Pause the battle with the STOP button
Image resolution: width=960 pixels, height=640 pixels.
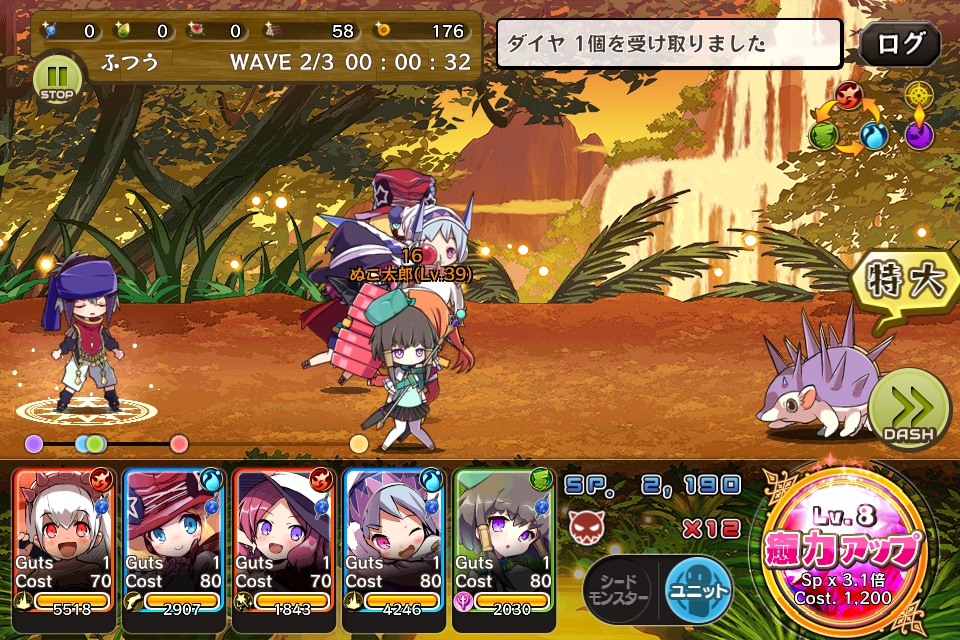tap(55, 79)
